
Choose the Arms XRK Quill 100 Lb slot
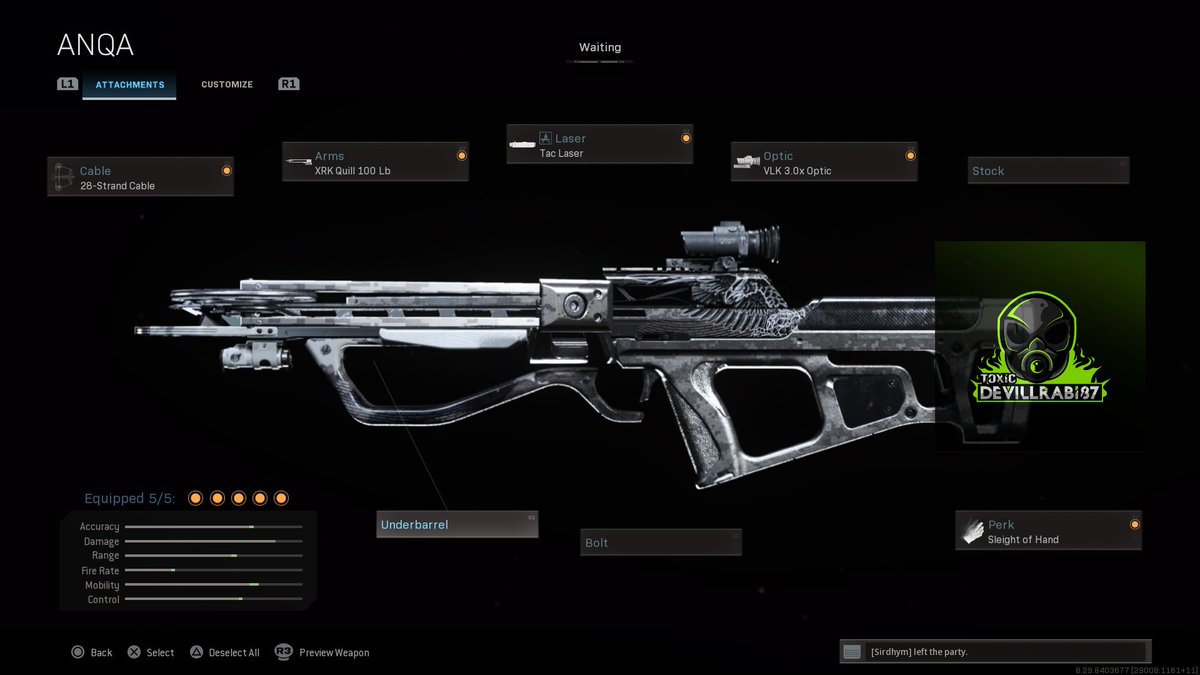[x=375, y=162]
